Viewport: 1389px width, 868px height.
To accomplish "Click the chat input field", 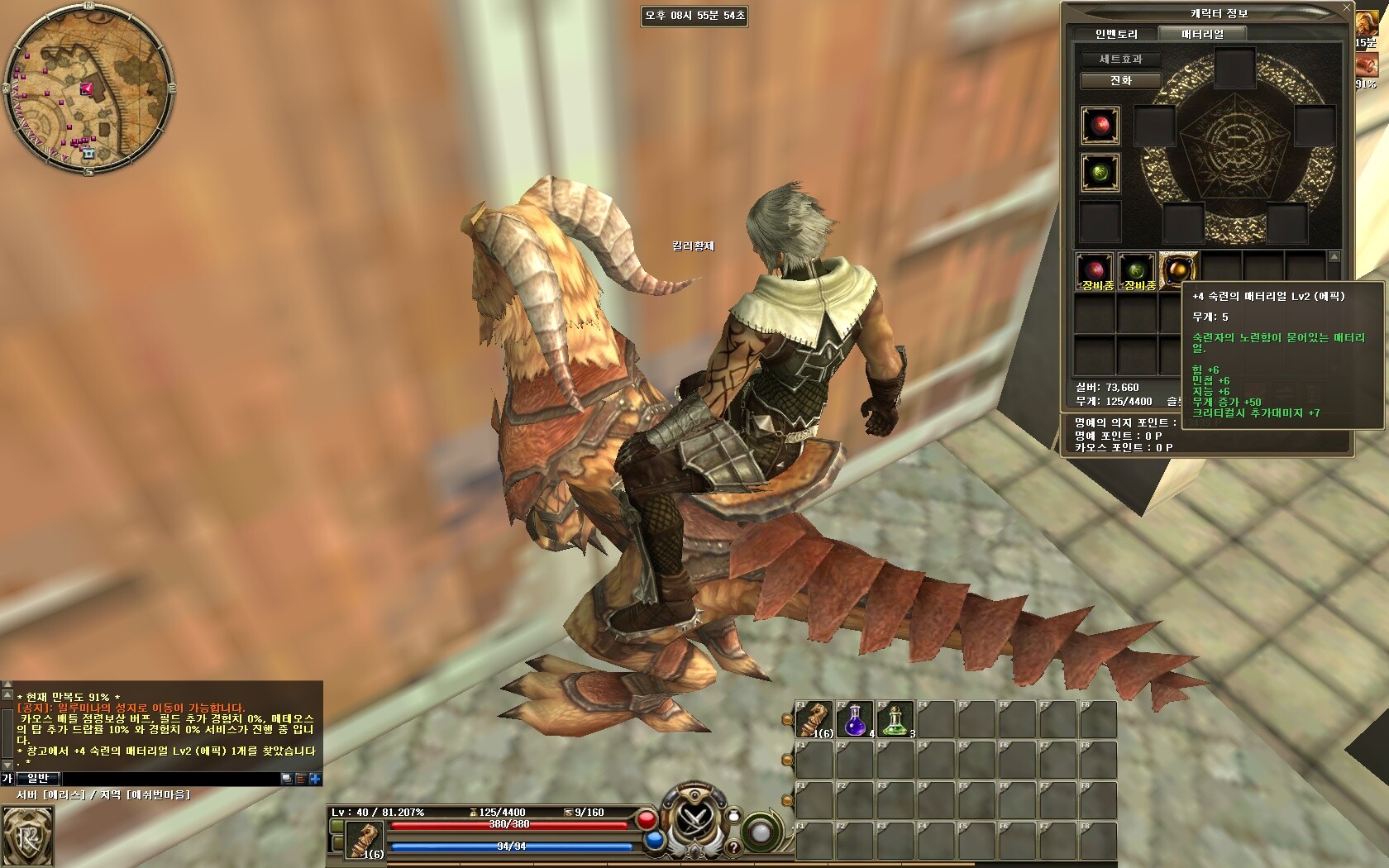I will pos(169,779).
